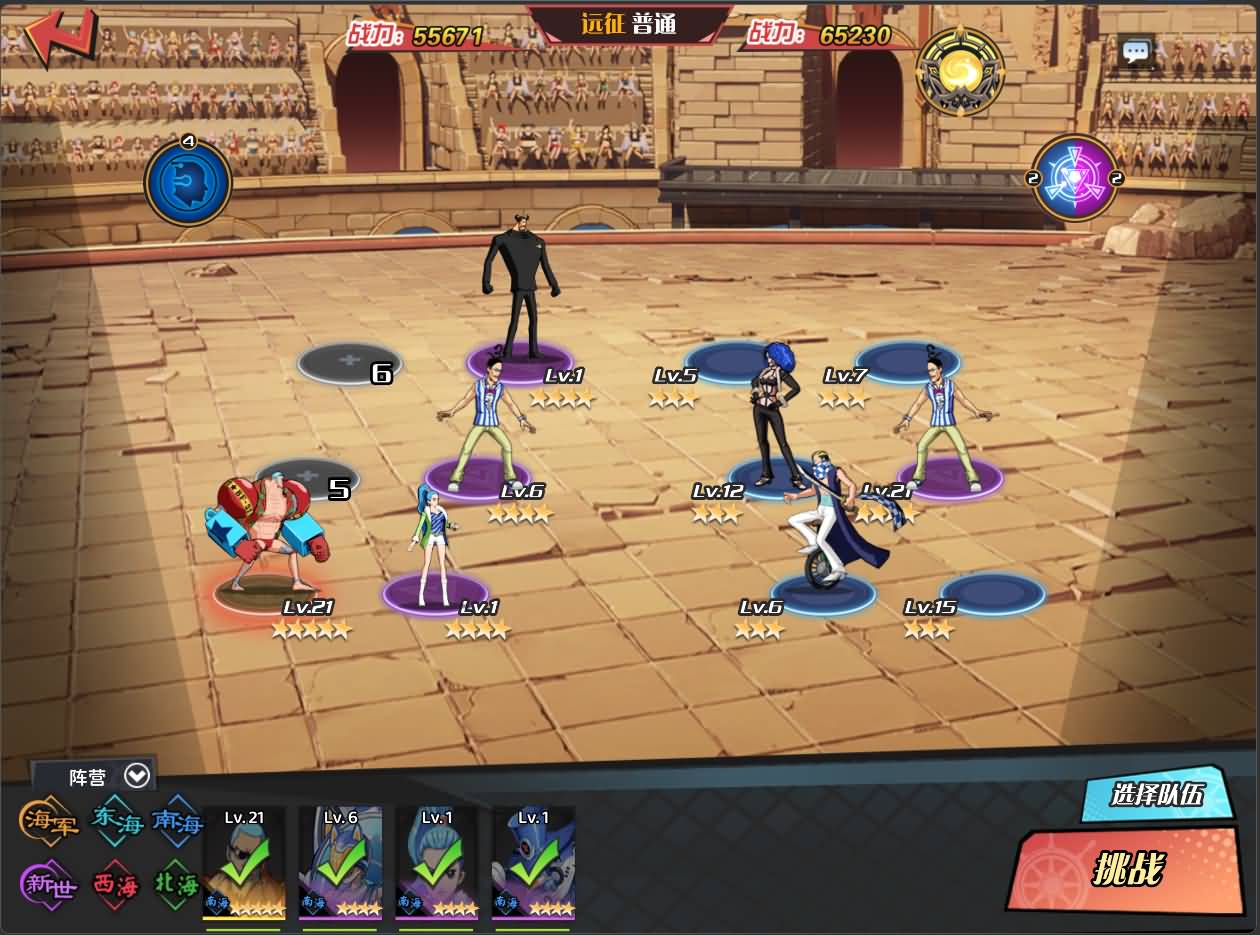The width and height of the screenshot is (1260, 935).
Task: Deselect the Lv. 21 hero card
Action: click(244, 862)
